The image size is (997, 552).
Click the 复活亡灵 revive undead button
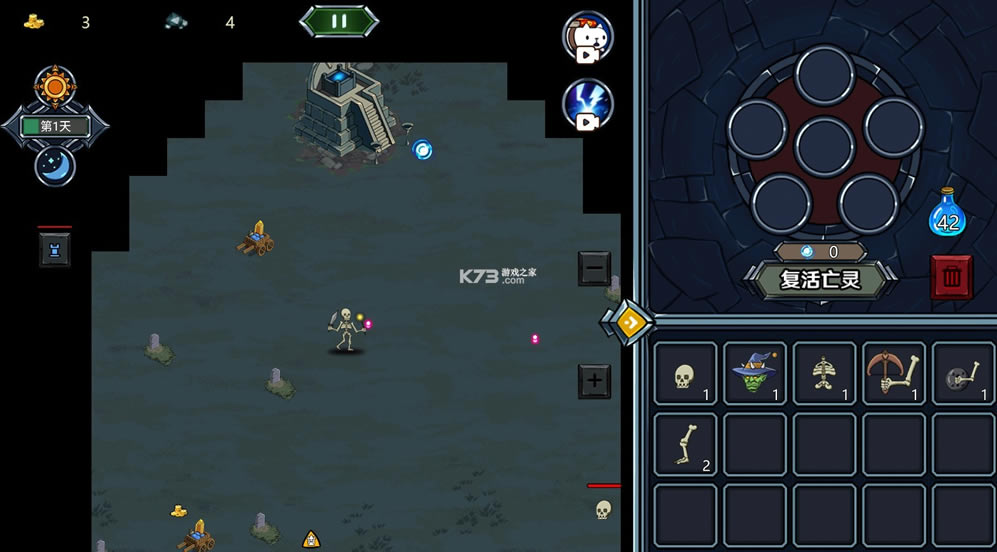[820, 279]
